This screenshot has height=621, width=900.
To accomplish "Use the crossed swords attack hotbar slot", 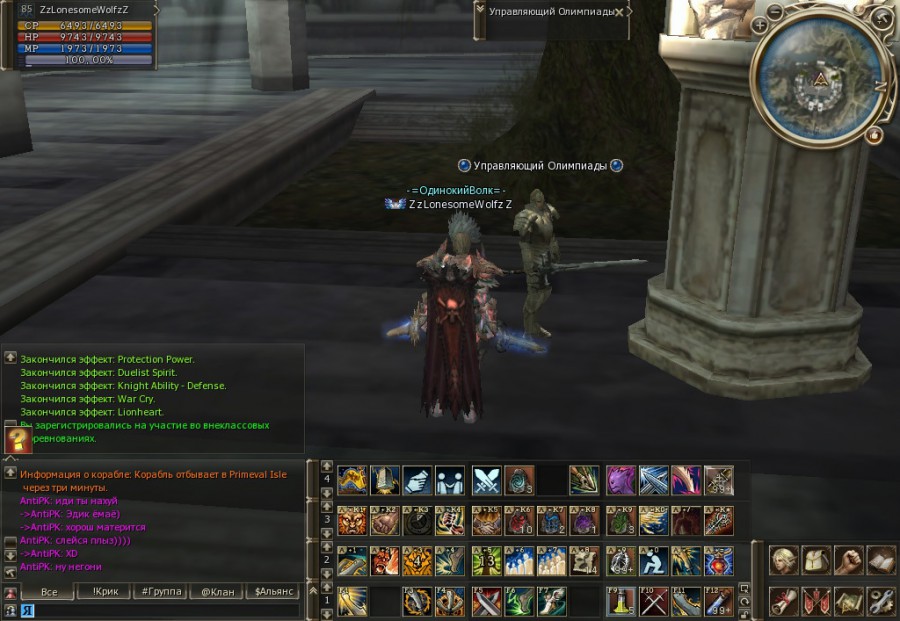I will [x=486, y=481].
